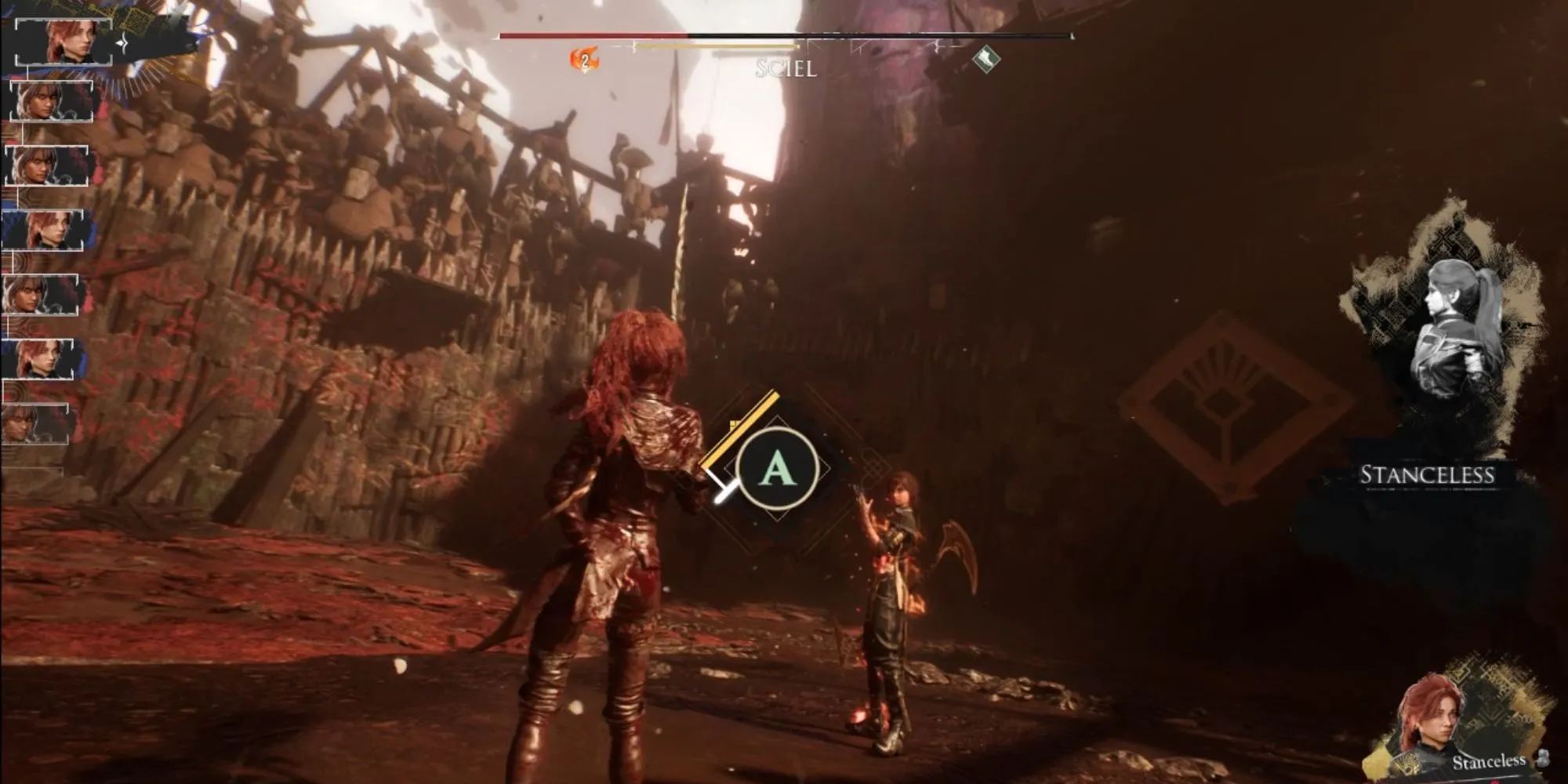Select the faded last portrait in turn order
Screen dimensions: 1568x784
coord(38,423)
